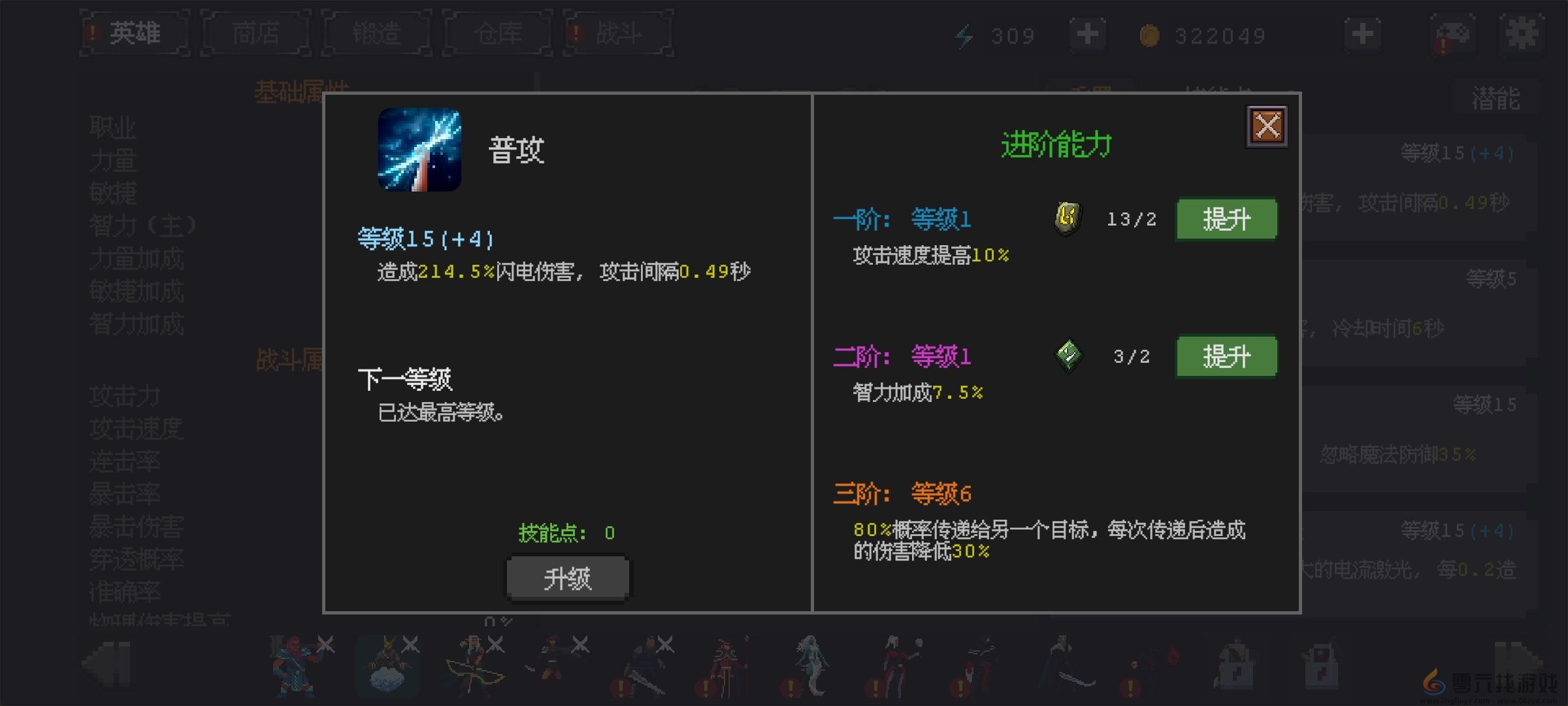Viewport: 1568px width, 706px height.
Task: Click the notification icon with red exclamation badge
Action: click(x=1452, y=34)
